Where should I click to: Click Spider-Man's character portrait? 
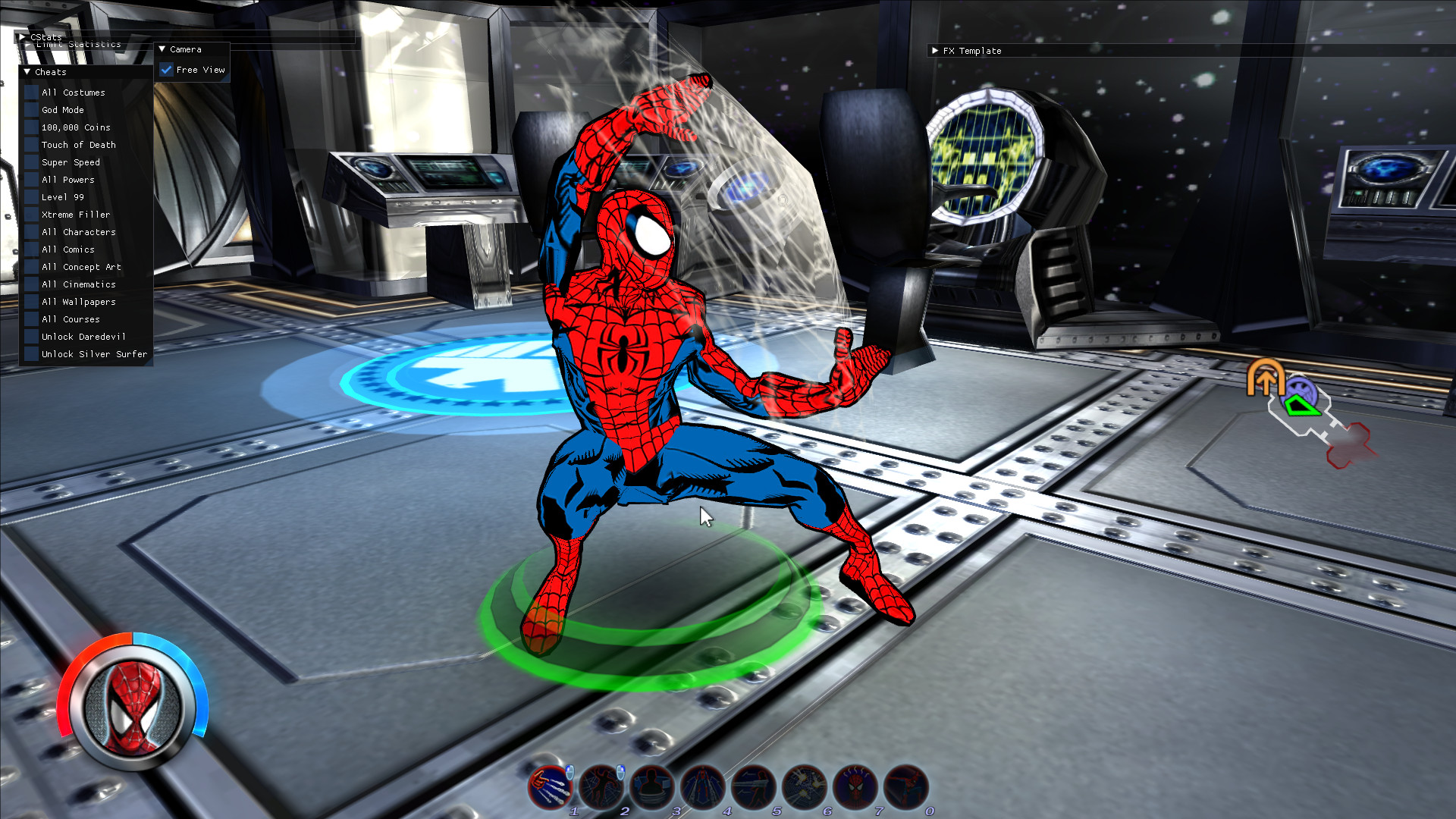131,707
